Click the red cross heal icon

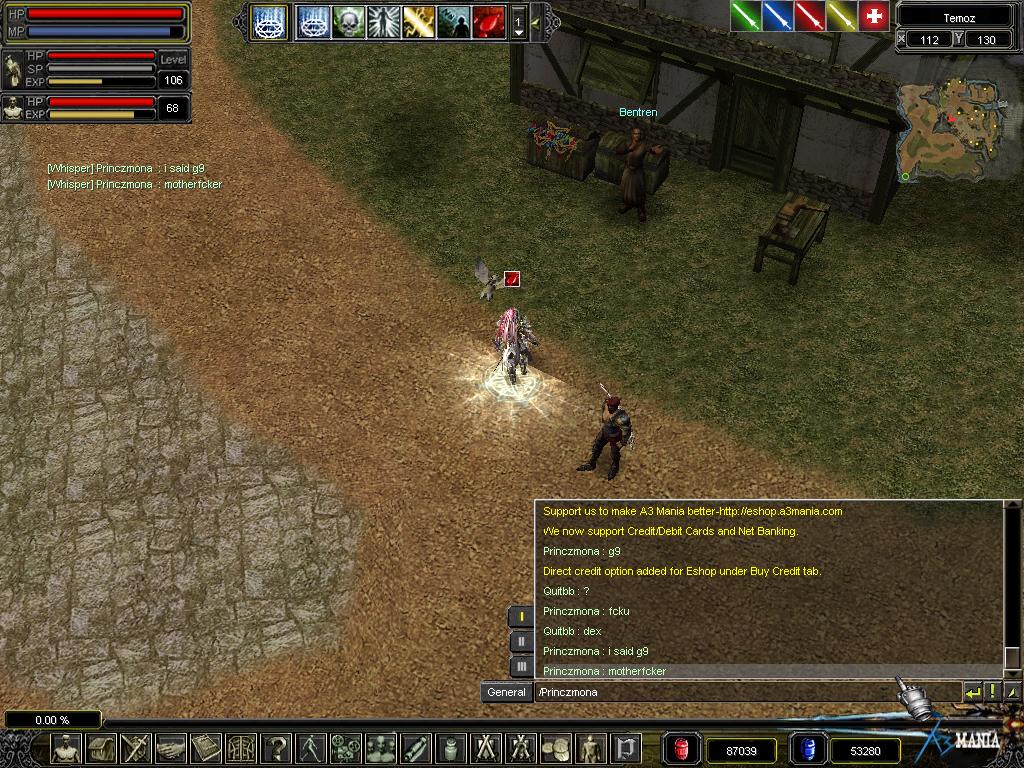point(874,16)
